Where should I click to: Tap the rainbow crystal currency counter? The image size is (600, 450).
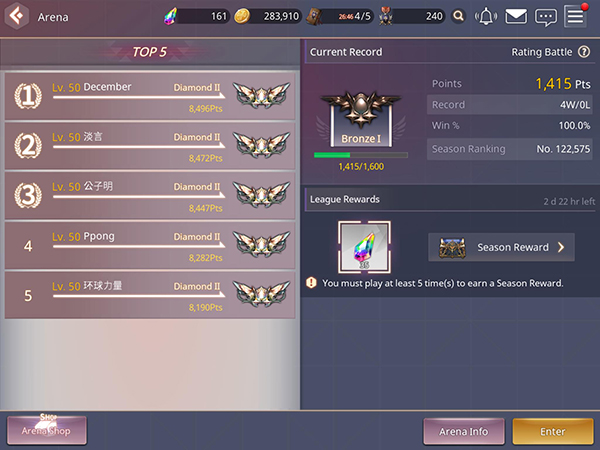pyautogui.click(x=195, y=16)
